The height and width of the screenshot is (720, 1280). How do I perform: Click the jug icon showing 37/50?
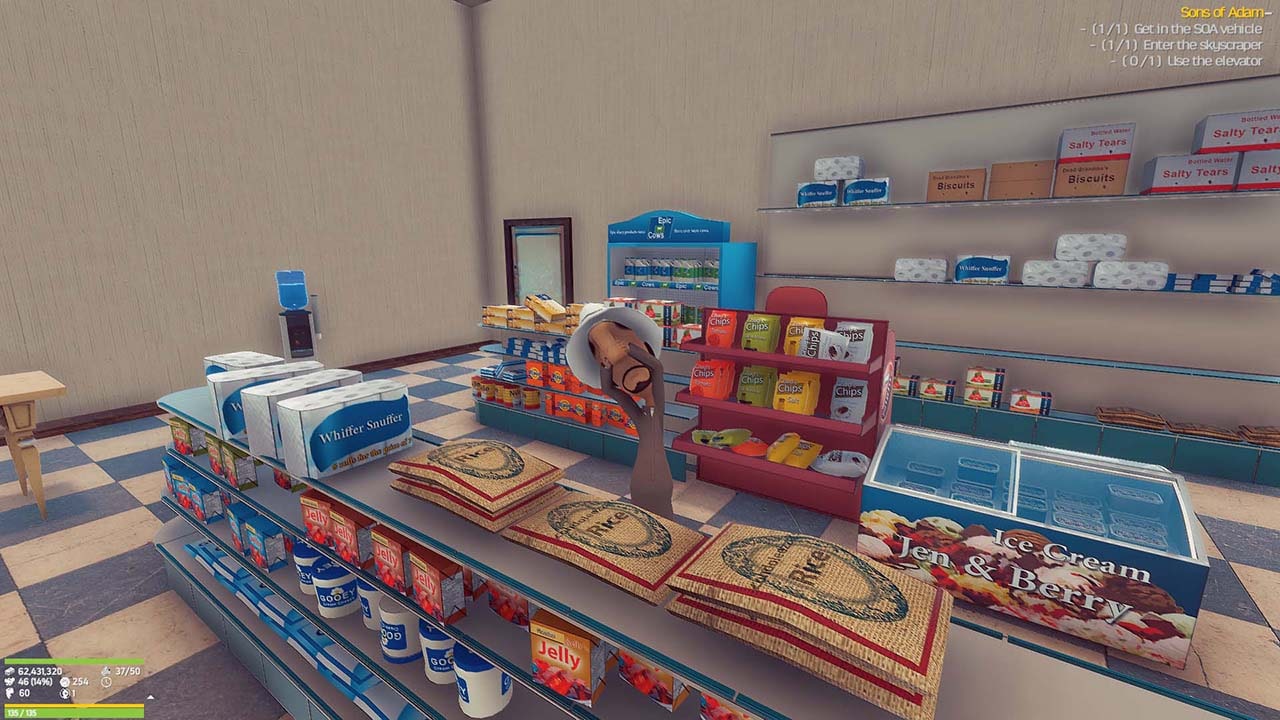coord(106,672)
